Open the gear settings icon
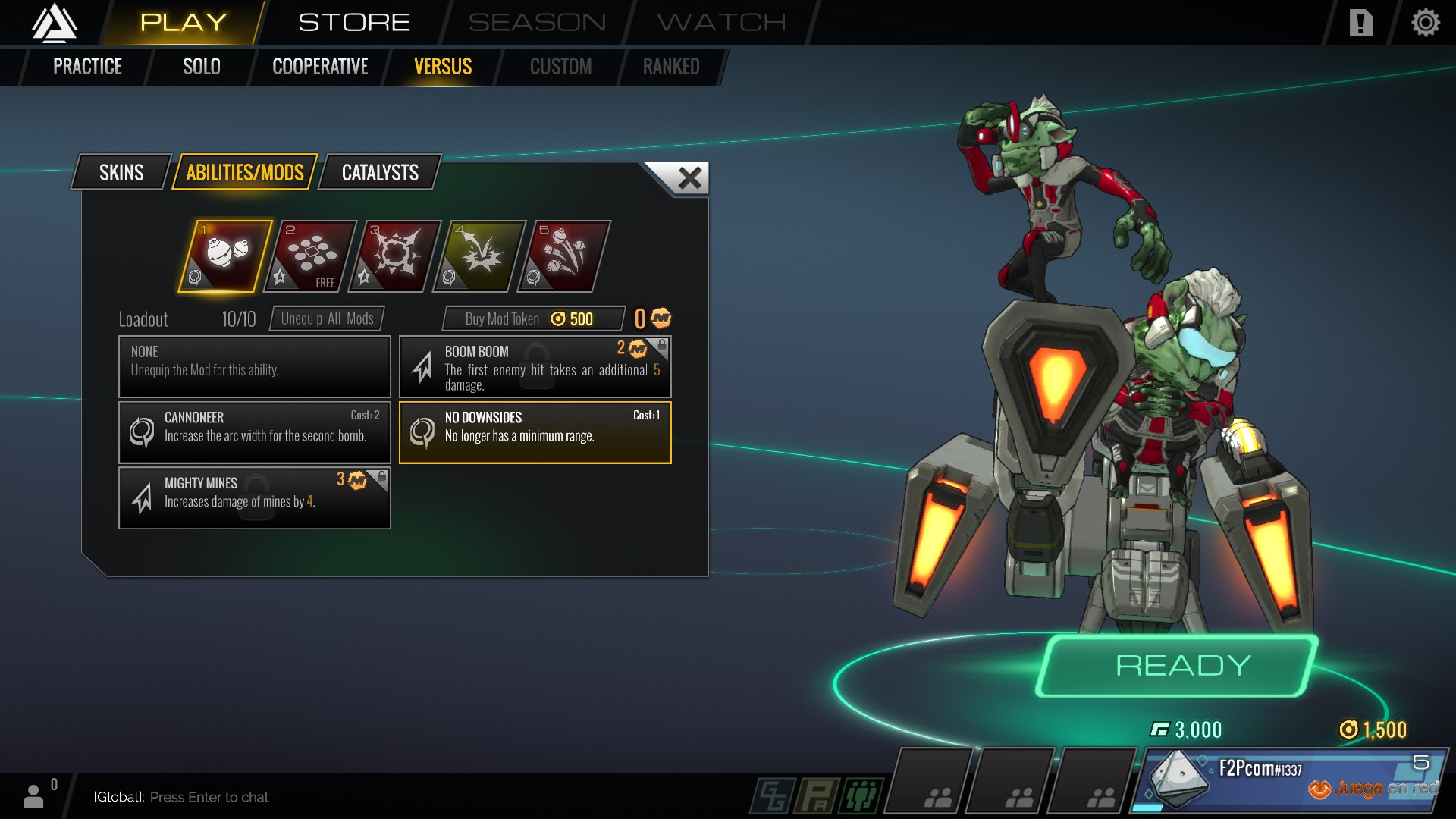Viewport: 1456px width, 819px height. point(1425,23)
